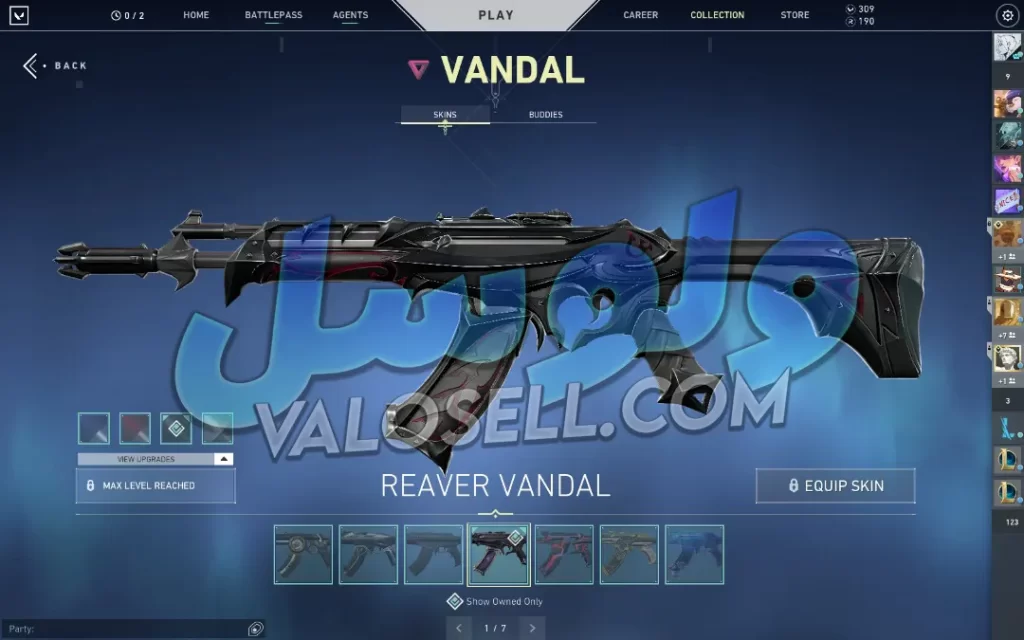Select the Reaver Vandal skin thumbnail
1024x640 pixels.
(498, 554)
